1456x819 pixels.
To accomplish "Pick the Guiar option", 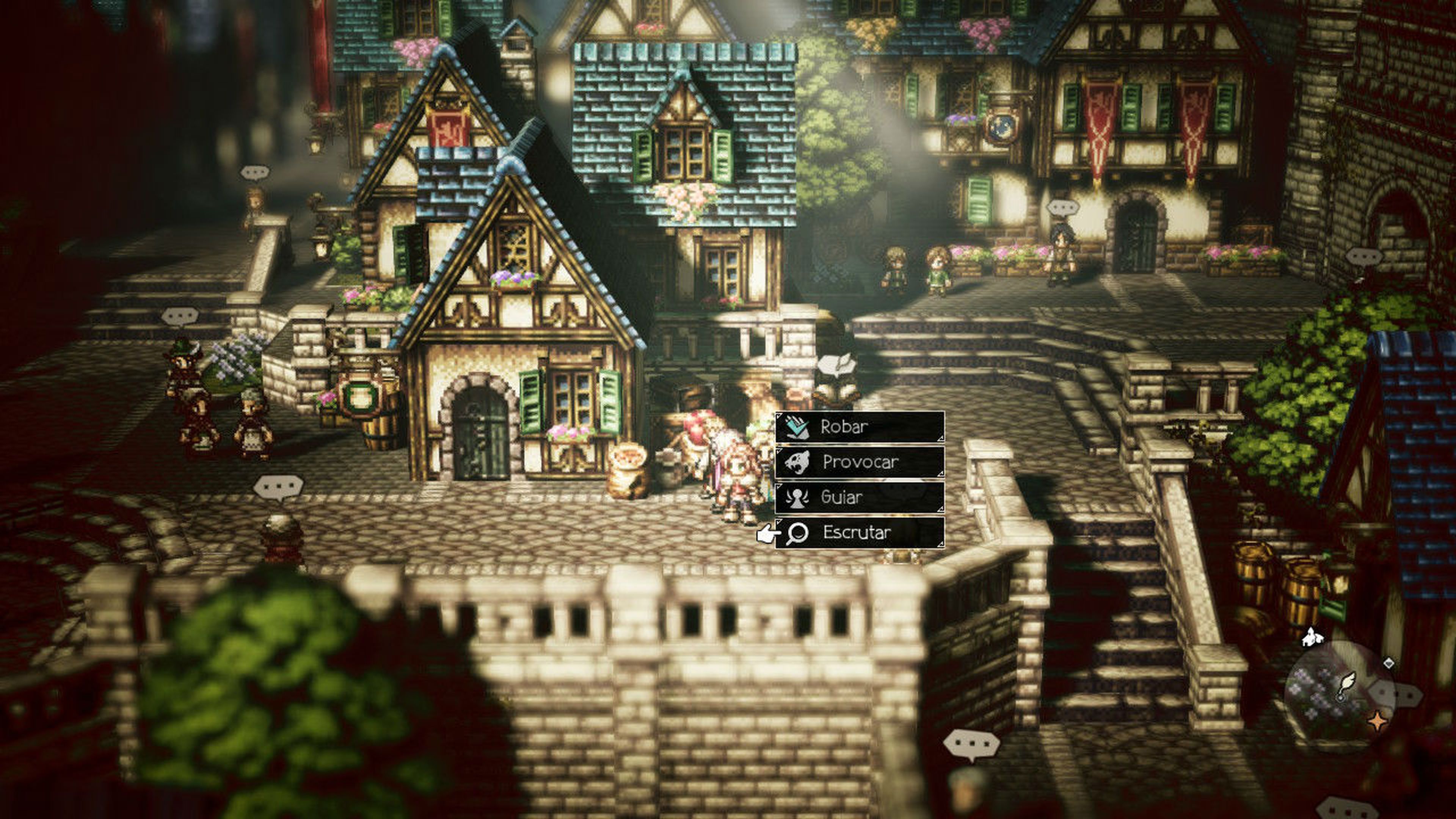I will 859,497.
